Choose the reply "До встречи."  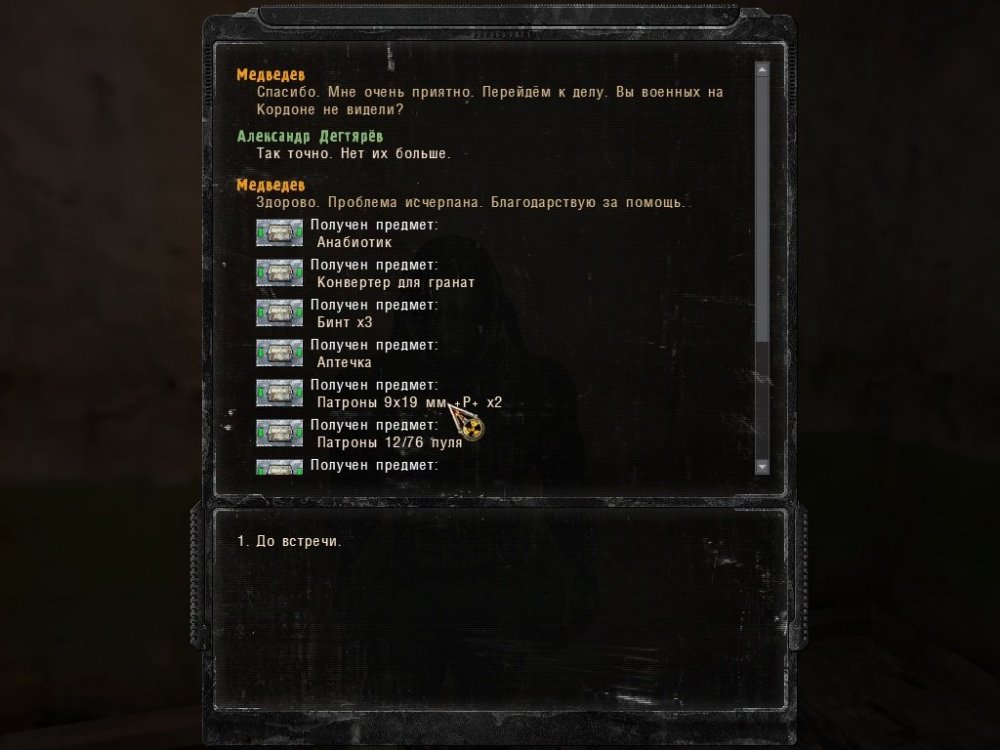point(290,542)
